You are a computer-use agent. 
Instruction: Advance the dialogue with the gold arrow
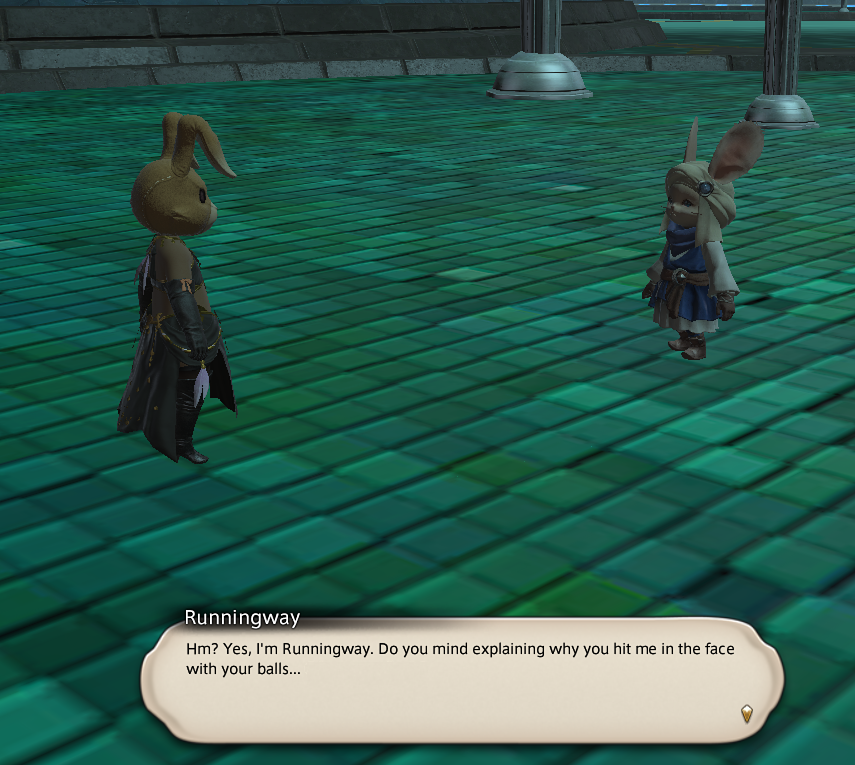pyautogui.click(x=746, y=713)
